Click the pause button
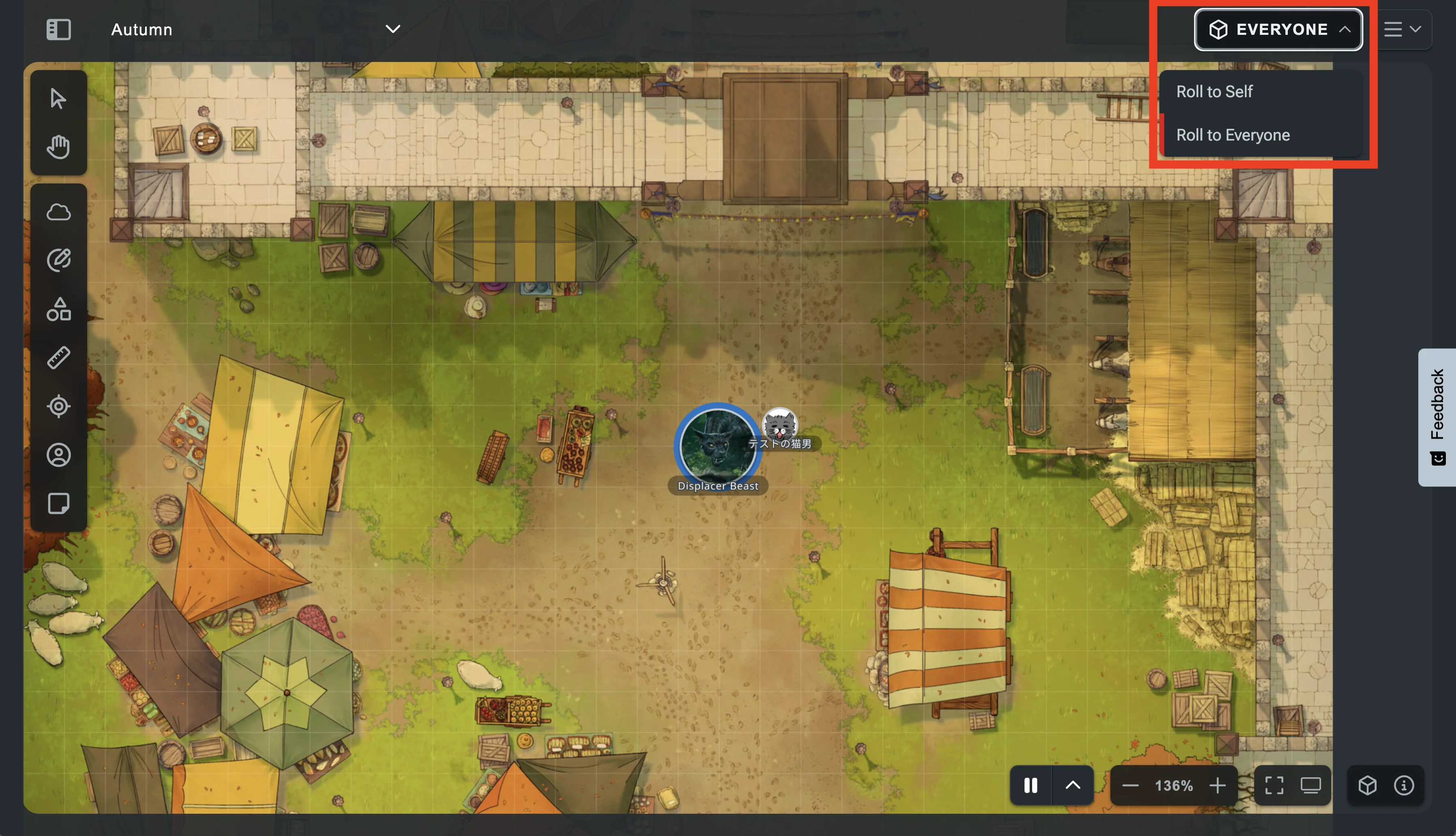This screenshot has height=836, width=1456. tap(1031, 785)
